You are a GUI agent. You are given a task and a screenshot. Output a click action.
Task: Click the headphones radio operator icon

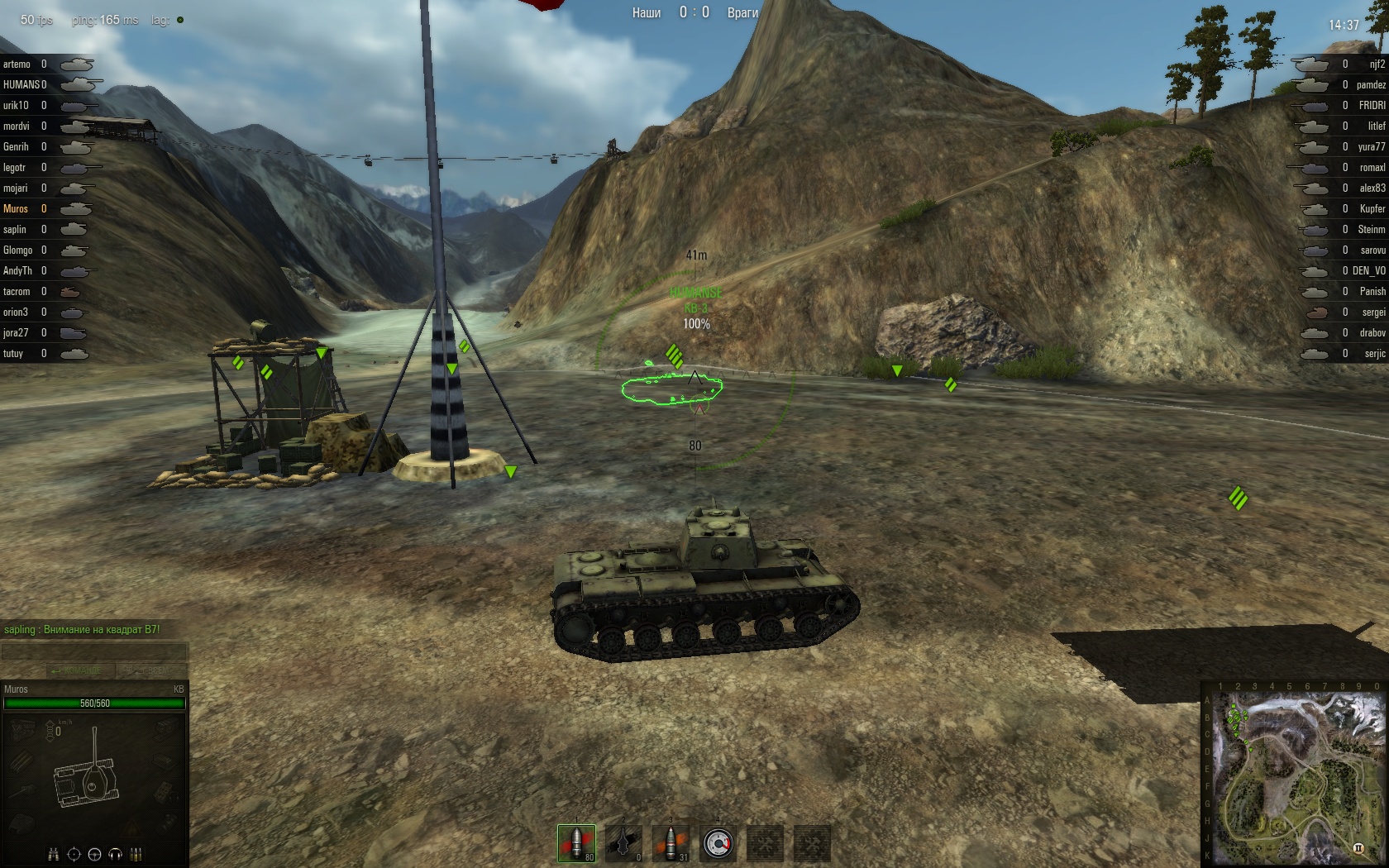click(x=115, y=854)
